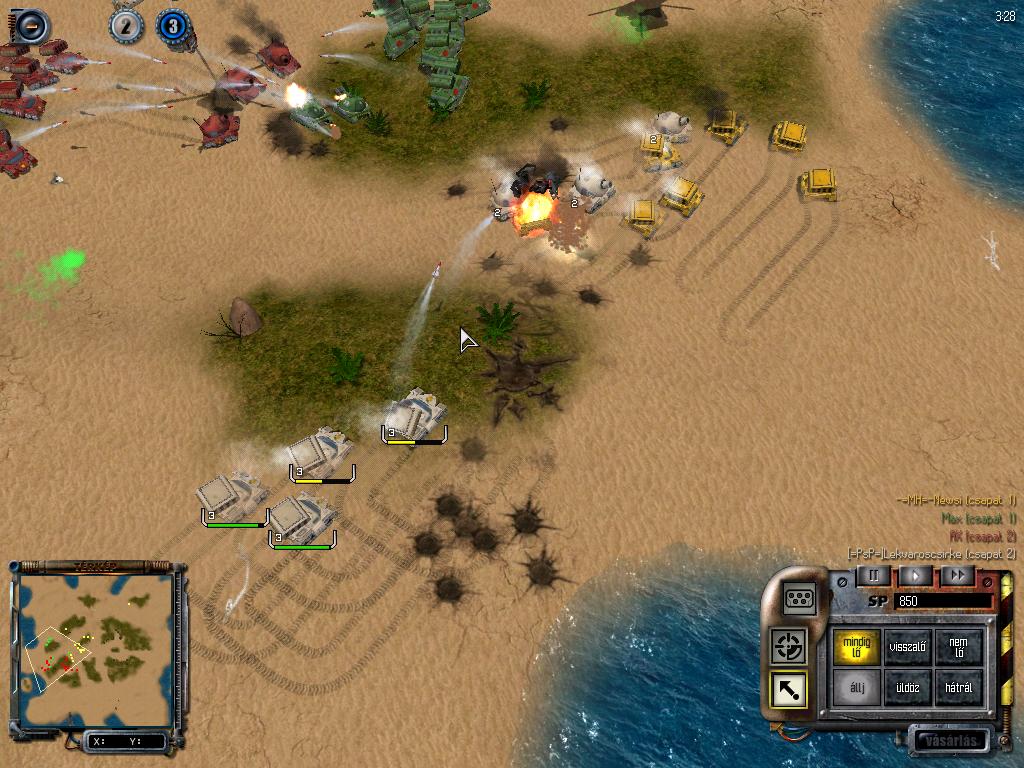Image resolution: width=1024 pixels, height=768 pixels.
Task: Open the six-dot formation panel icon
Action: point(800,597)
